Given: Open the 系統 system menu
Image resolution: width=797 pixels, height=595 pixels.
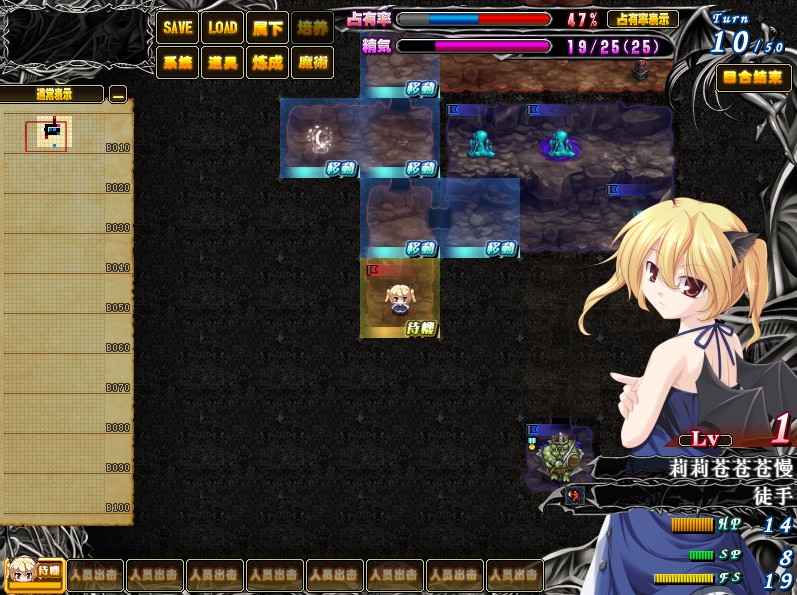Looking at the screenshot, I should pyautogui.click(x=177, y=63).
